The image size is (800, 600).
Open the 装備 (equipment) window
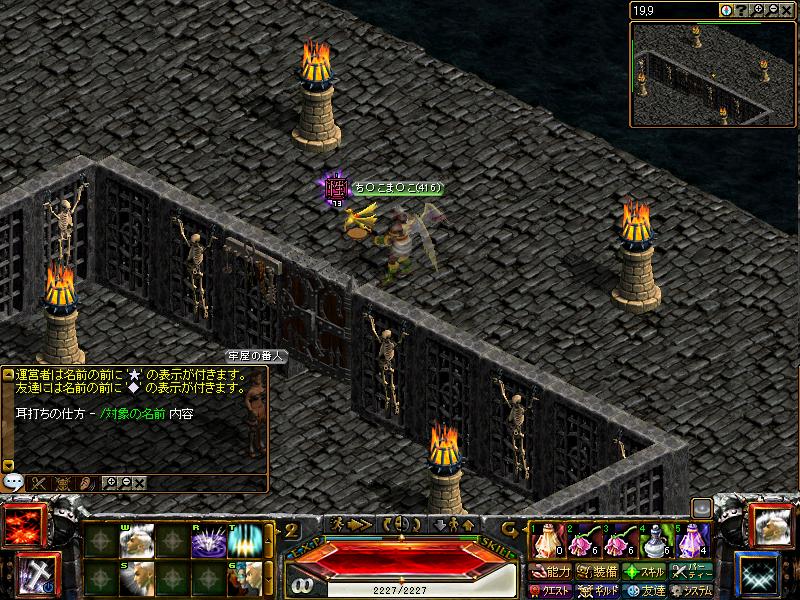pyautogui.click(x=598, y=572)
